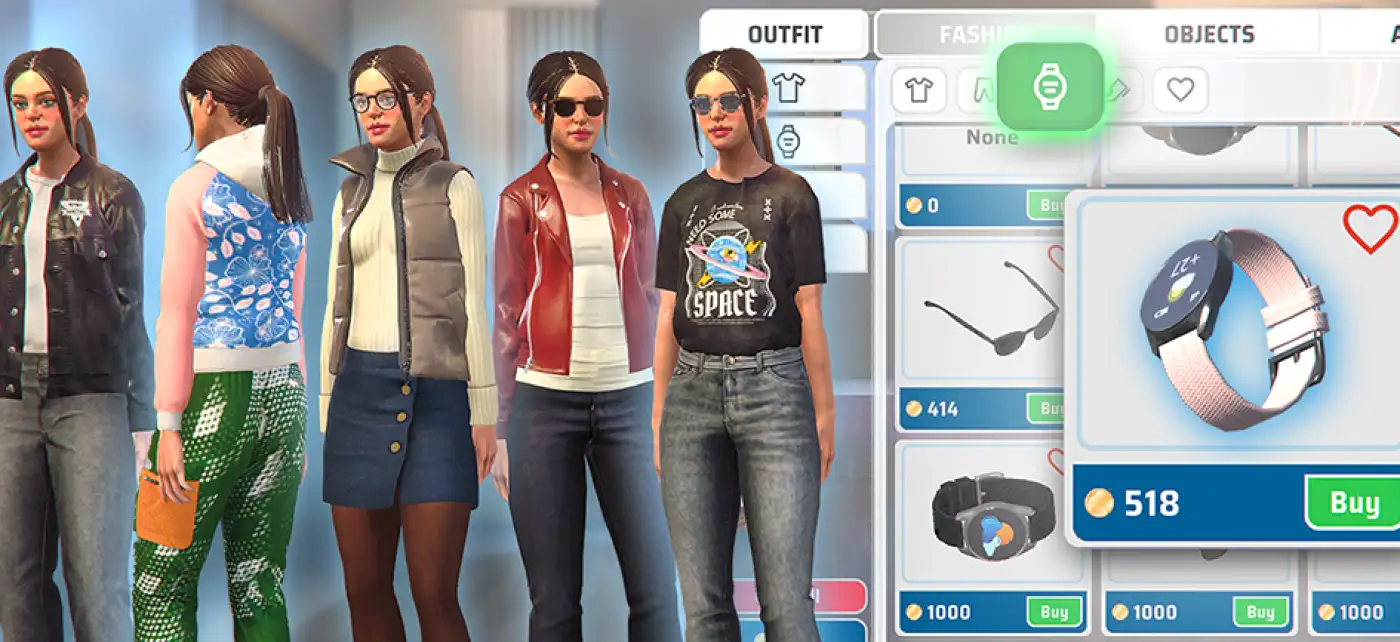1400x642 pixels.
Task: Open the heart favorites filter
Action: pyautogui.click(x=1180, y=90)
